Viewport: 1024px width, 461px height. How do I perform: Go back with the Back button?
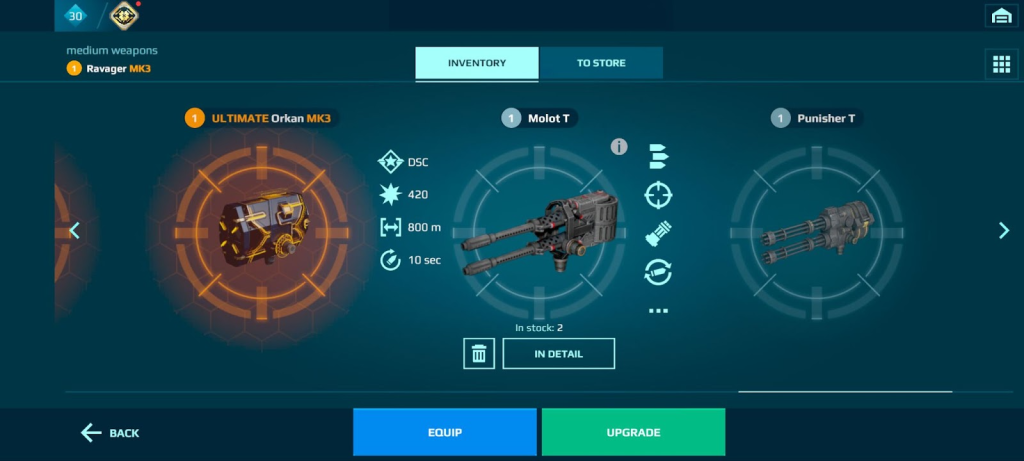(110, 433)
